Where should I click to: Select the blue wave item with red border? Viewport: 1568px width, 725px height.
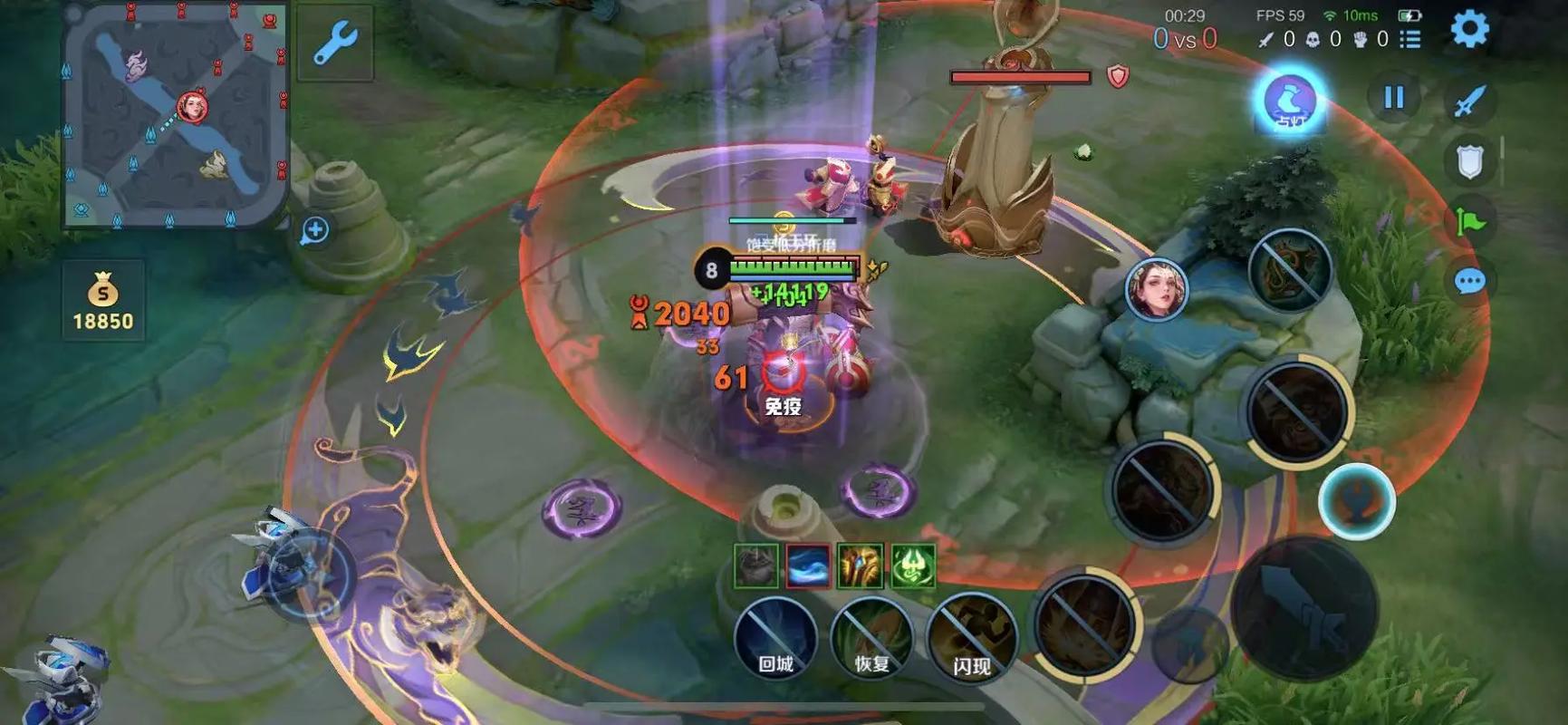807,566
